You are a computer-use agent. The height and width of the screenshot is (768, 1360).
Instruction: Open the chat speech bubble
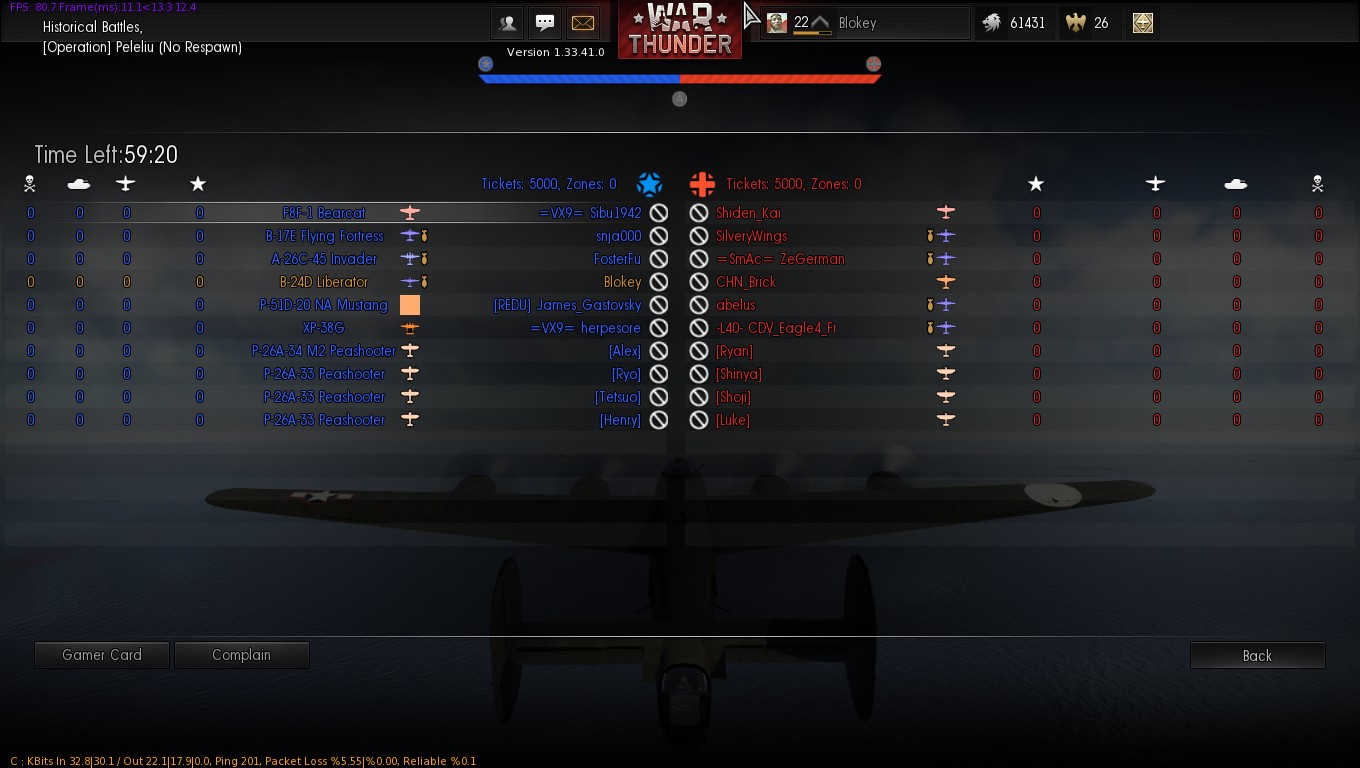coord(545,23)
